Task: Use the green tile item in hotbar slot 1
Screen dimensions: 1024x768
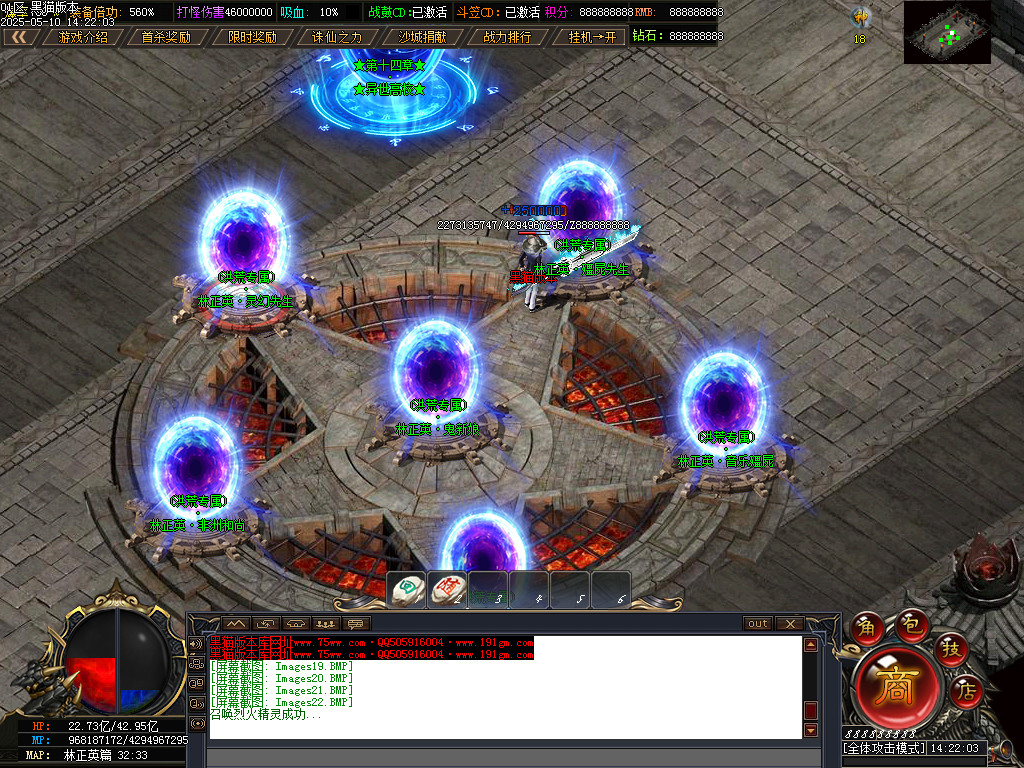Action: [408, 589]
